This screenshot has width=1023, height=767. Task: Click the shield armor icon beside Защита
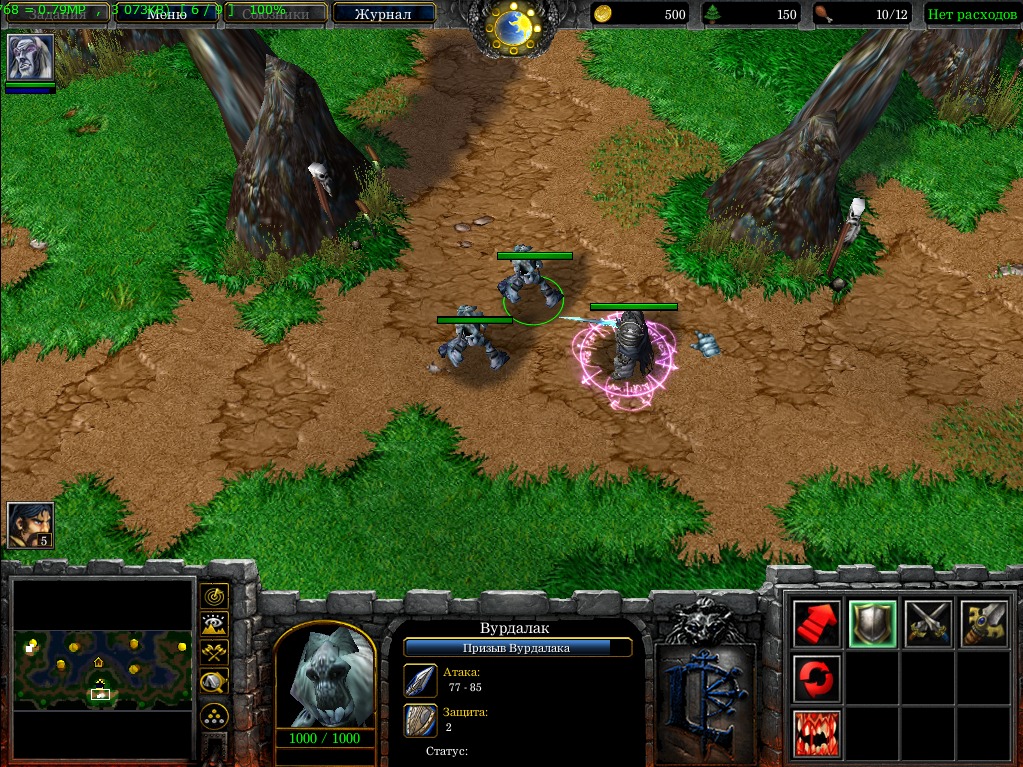click(420, 720)
